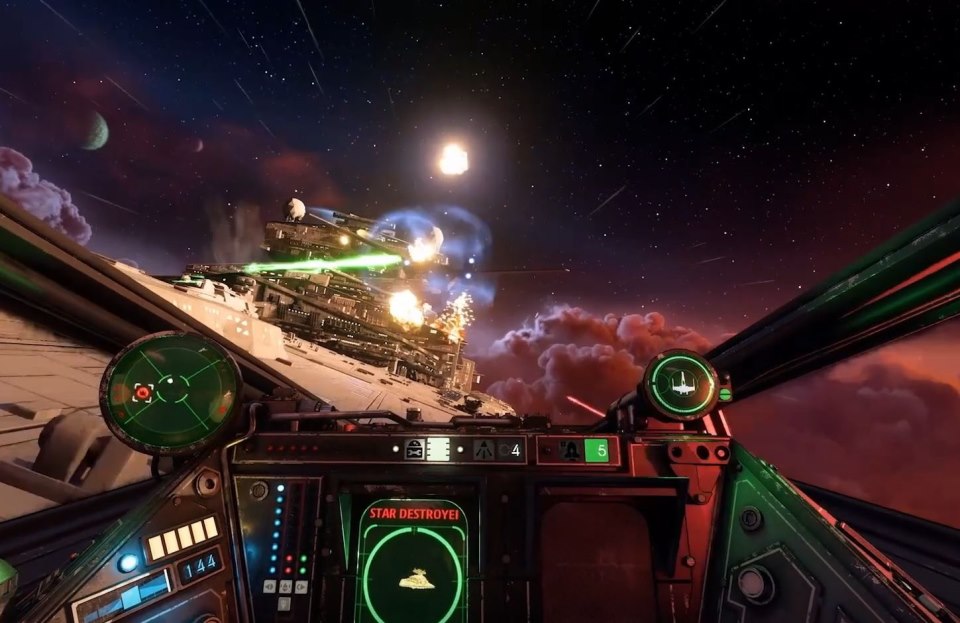Select the red enemy marker on the radar
960x623 pixels.
point(143,393)
